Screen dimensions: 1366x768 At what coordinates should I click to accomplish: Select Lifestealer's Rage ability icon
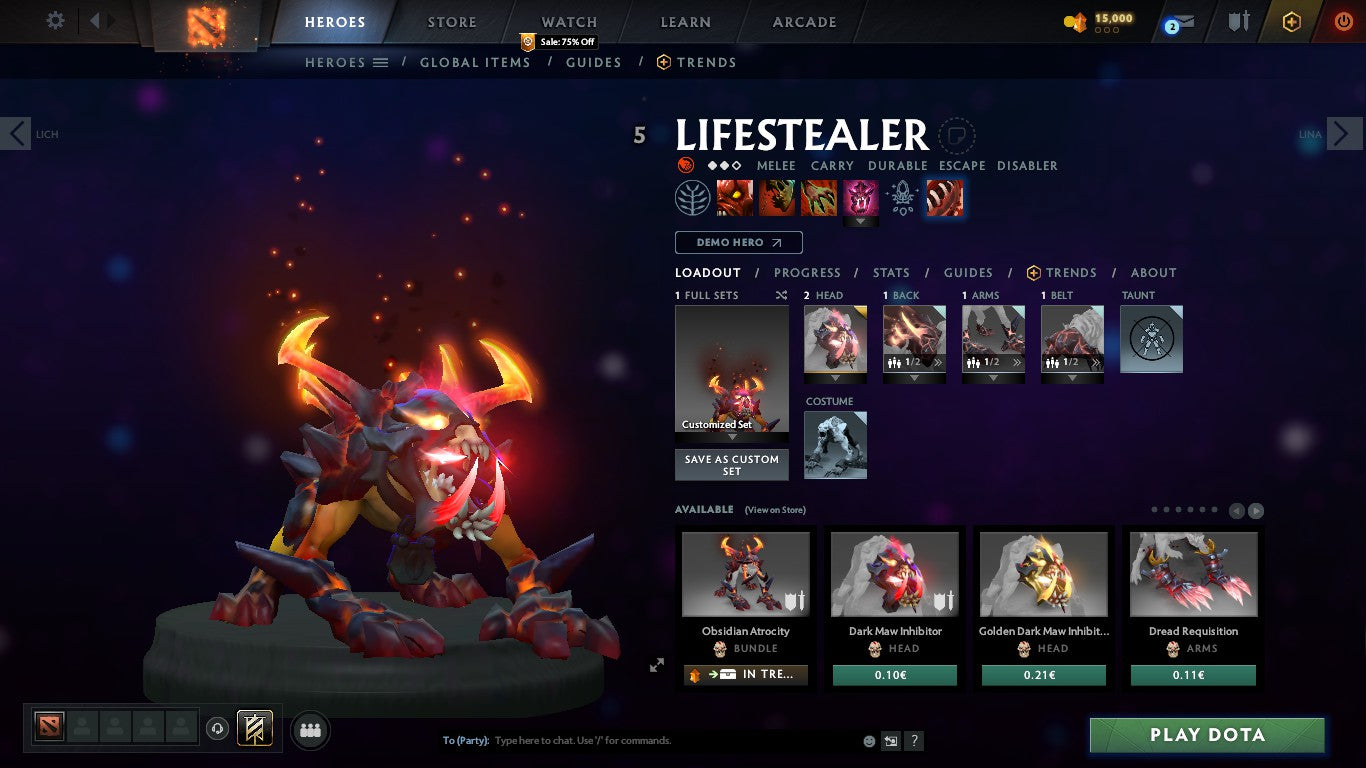tap(735, 197)
